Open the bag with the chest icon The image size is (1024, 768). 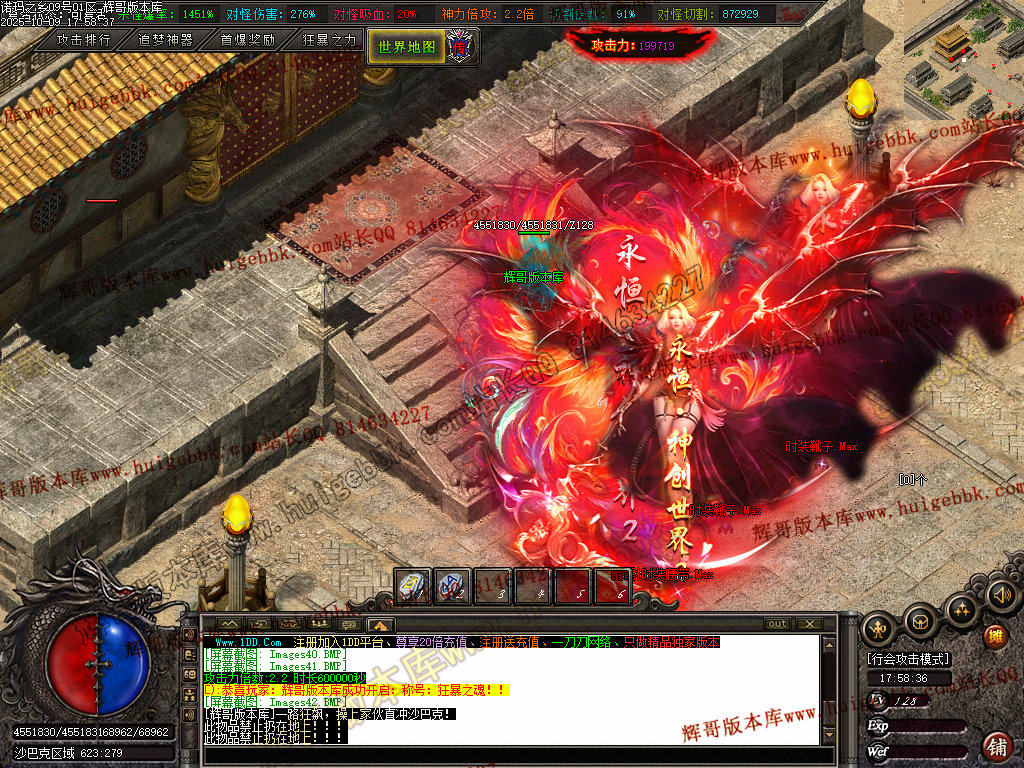coord(919,623)
